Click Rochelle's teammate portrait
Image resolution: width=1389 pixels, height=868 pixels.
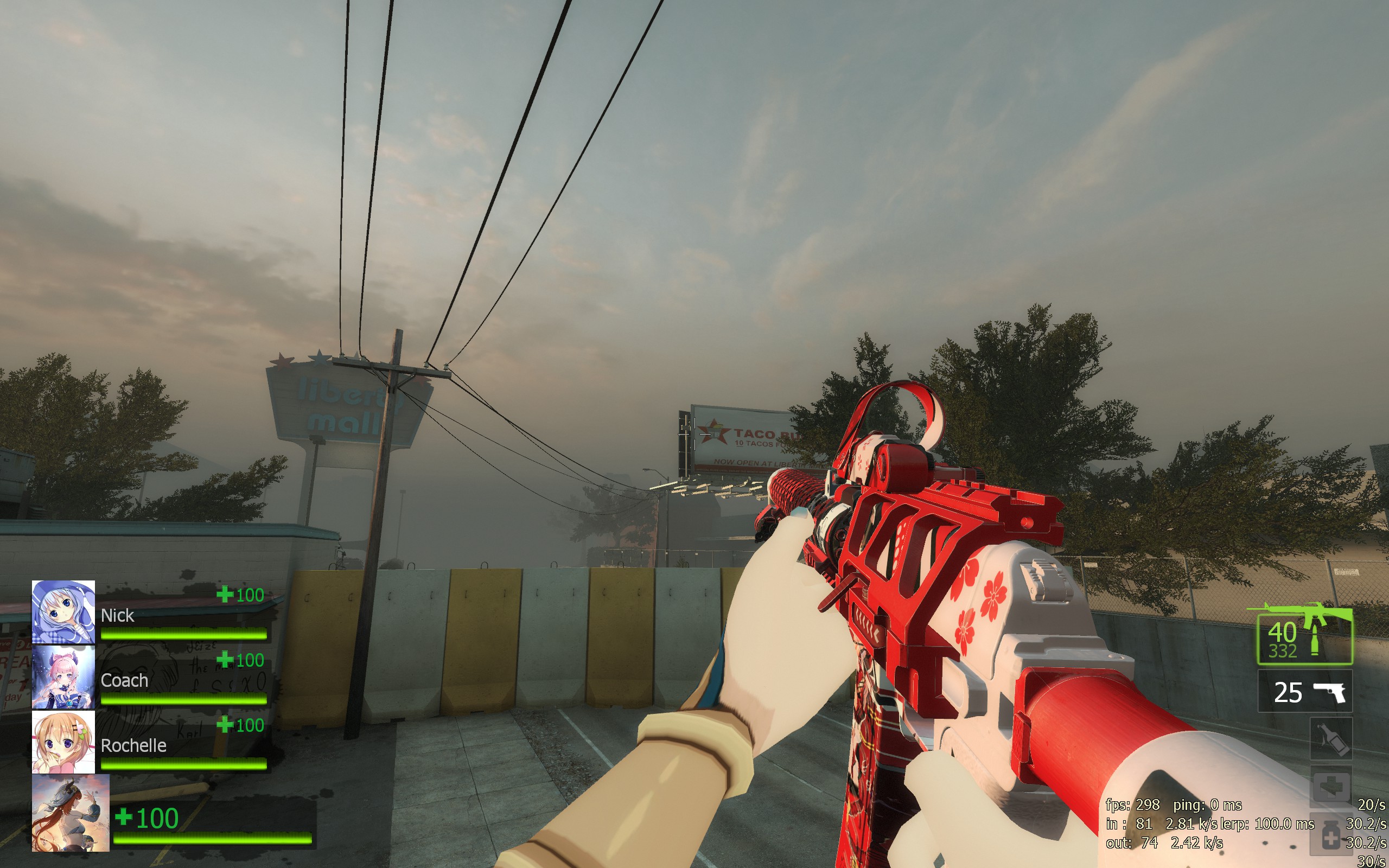(63, 742)
